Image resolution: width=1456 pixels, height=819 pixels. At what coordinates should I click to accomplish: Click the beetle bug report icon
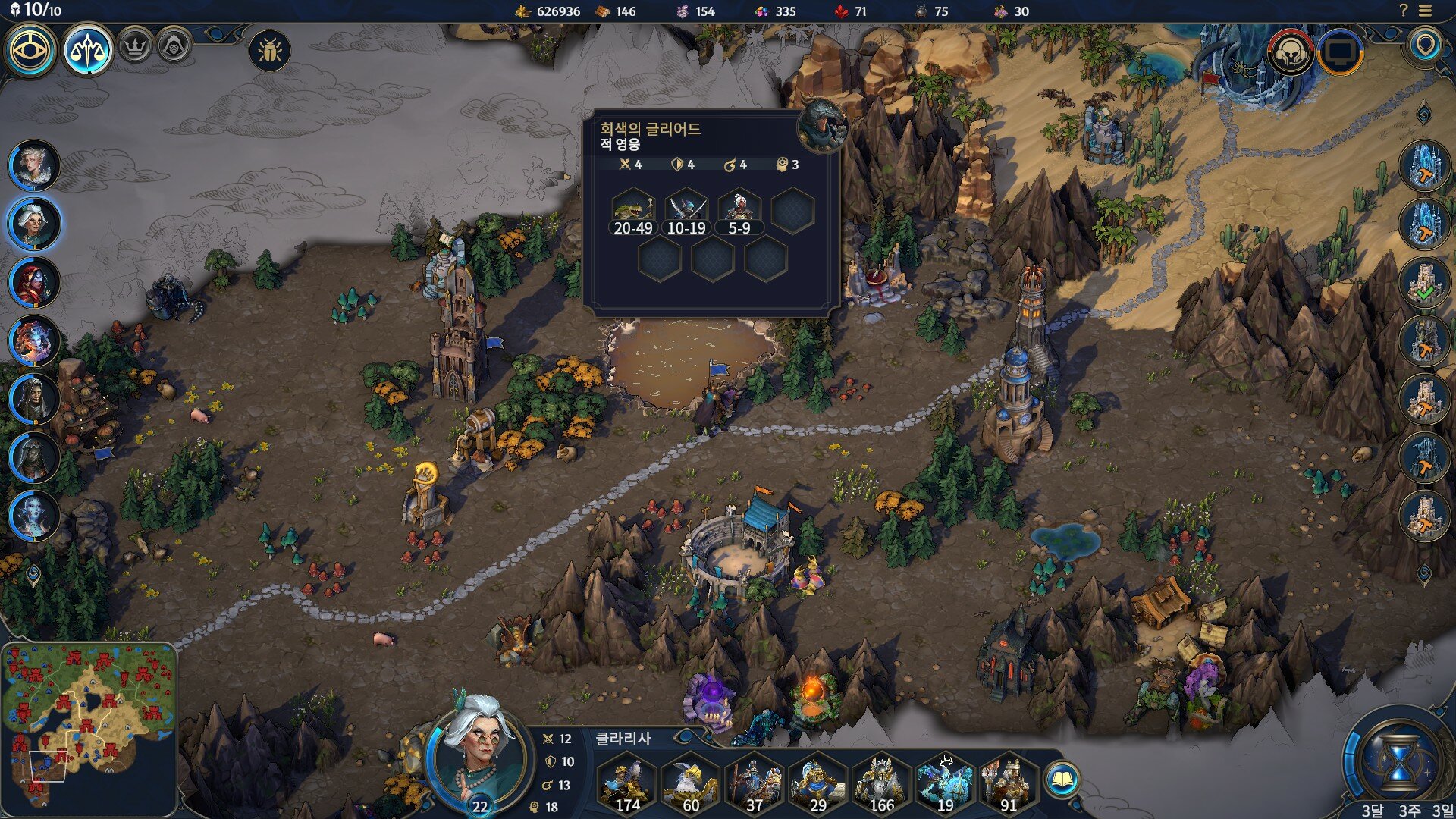270,51
